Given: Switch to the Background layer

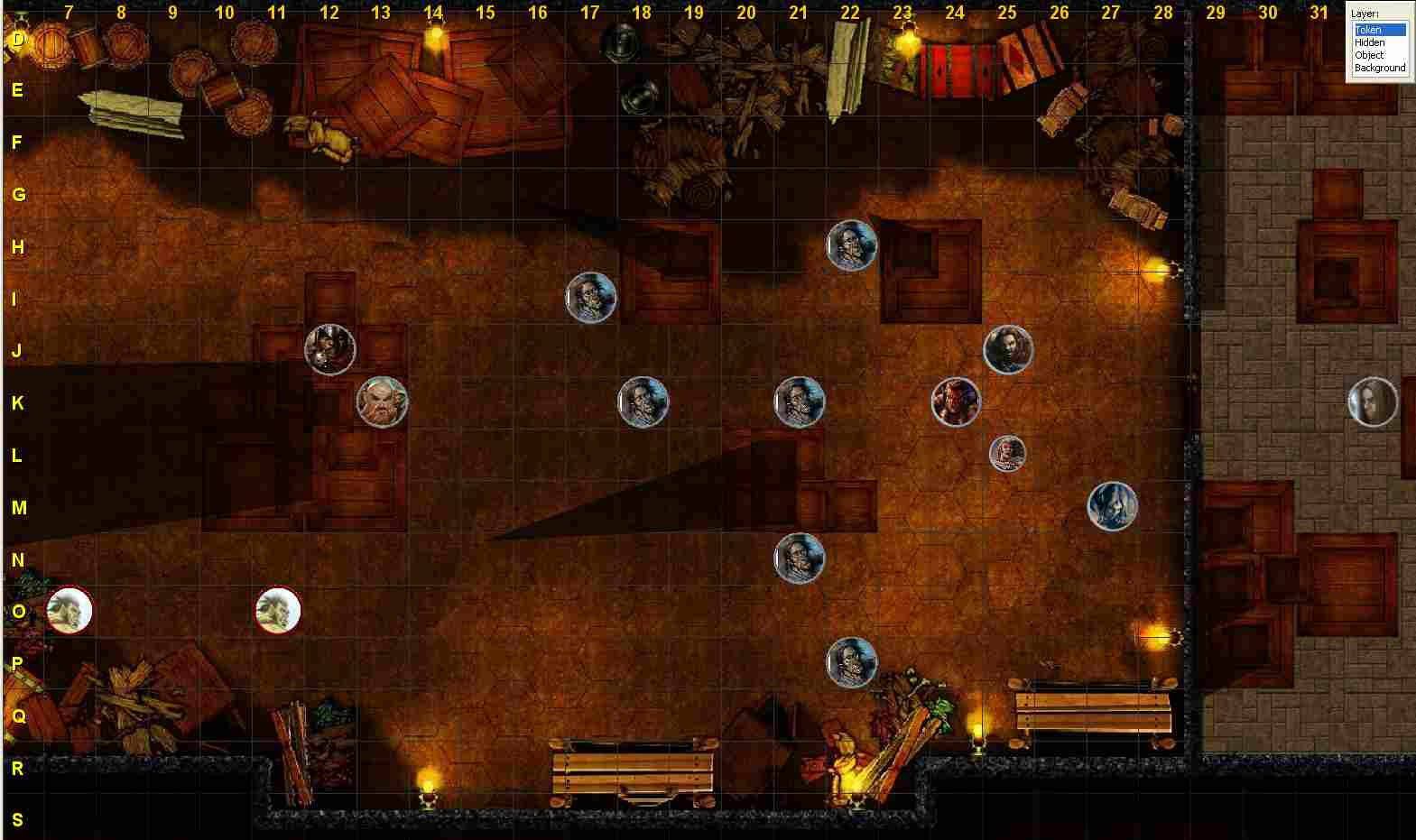Looking at the screenshot, I should tap(1379, 68).
